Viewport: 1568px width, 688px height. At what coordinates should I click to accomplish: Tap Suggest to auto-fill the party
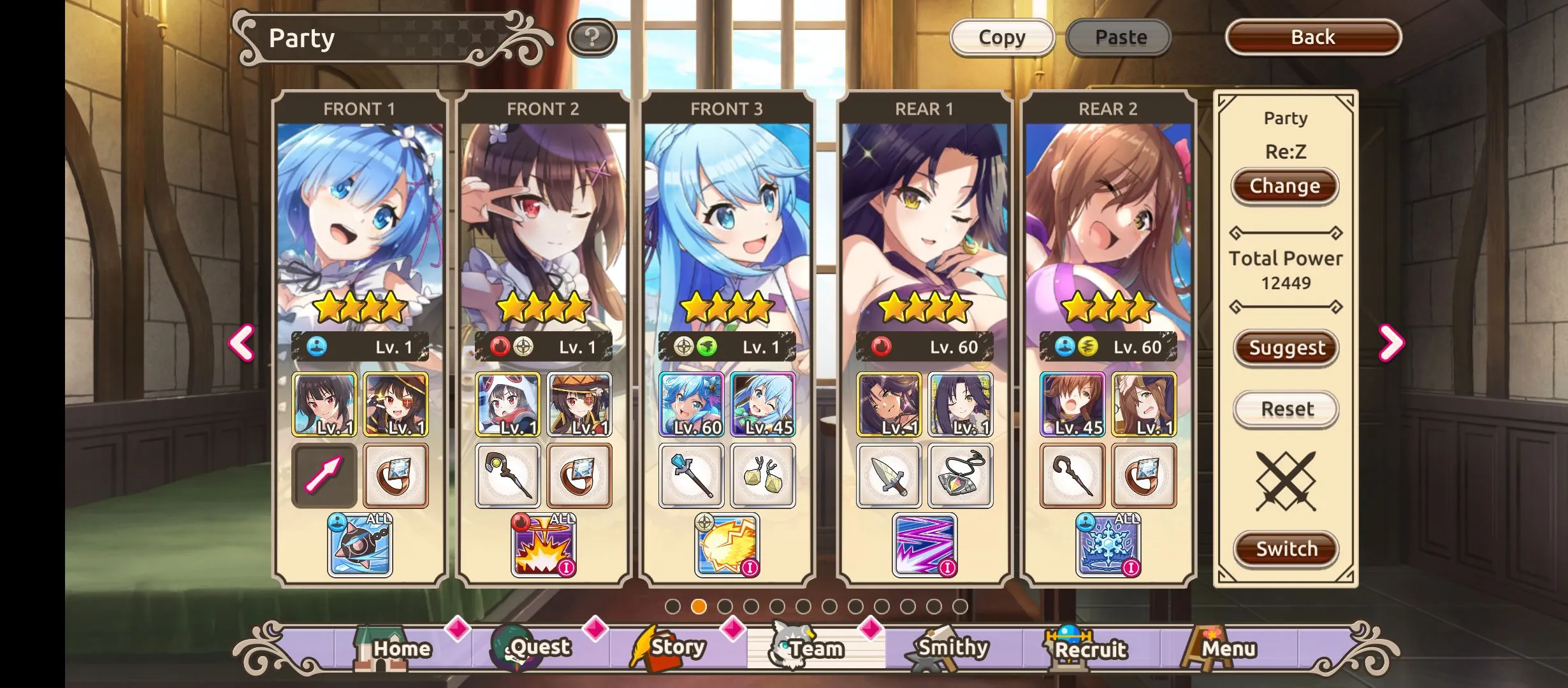pyautogui.click(x=1286, y=348)
